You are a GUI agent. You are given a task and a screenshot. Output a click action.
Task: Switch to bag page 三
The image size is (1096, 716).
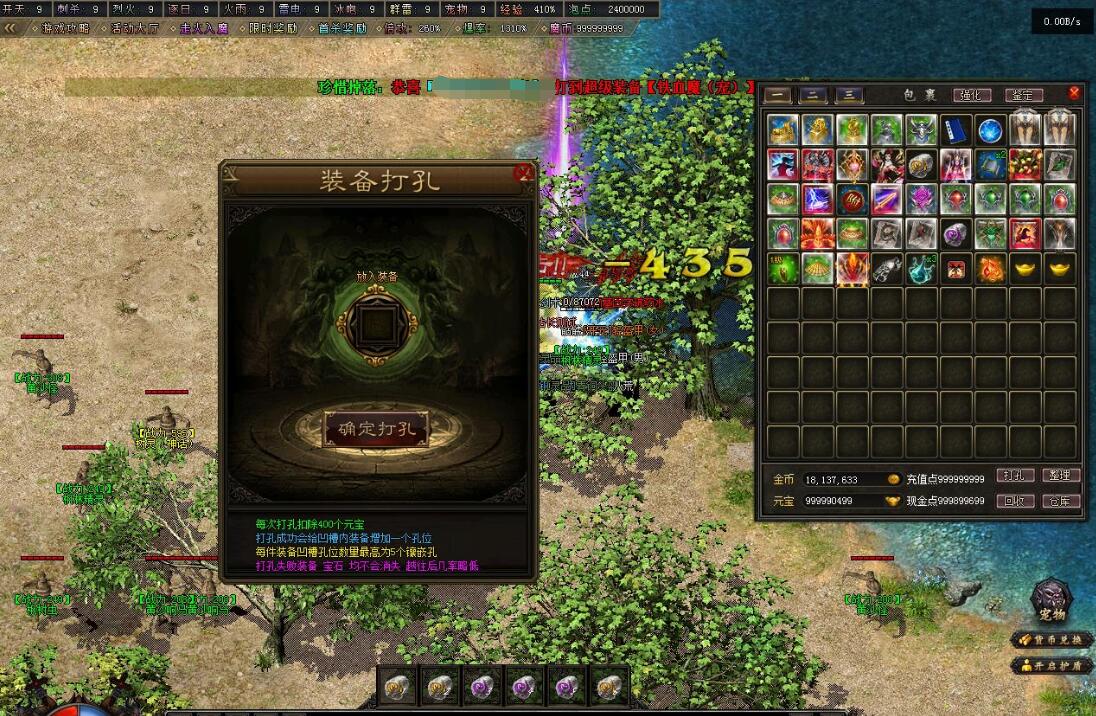(x=849, y=96)
